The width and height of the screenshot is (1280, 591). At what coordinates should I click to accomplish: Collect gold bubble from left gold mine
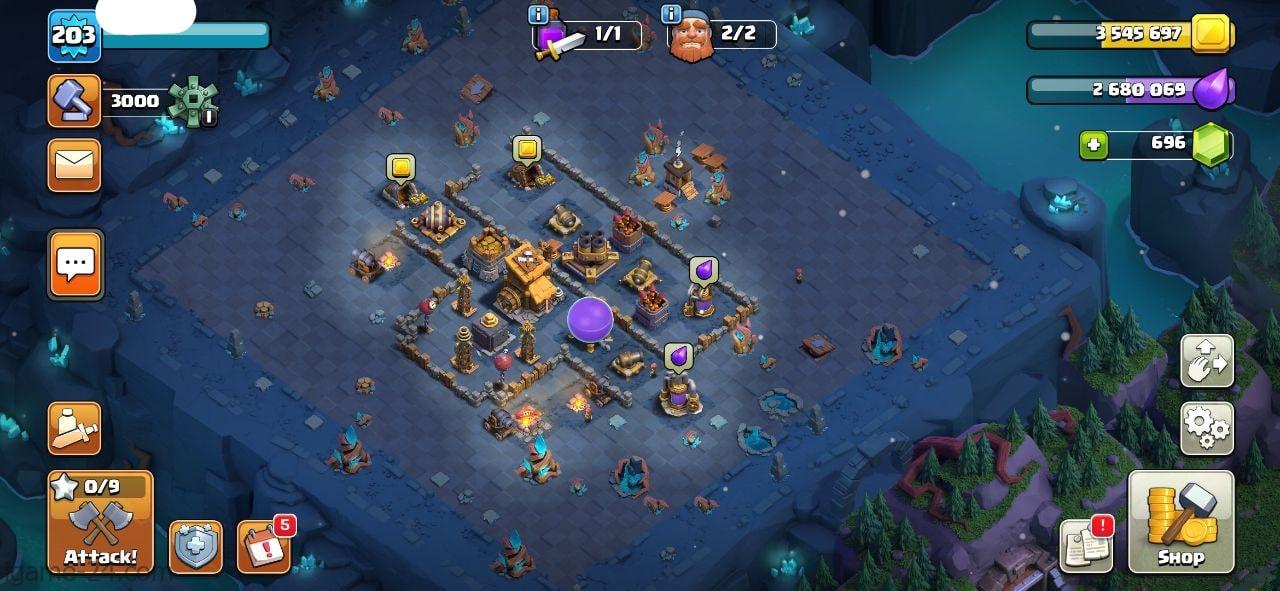(x=401, y=167)
